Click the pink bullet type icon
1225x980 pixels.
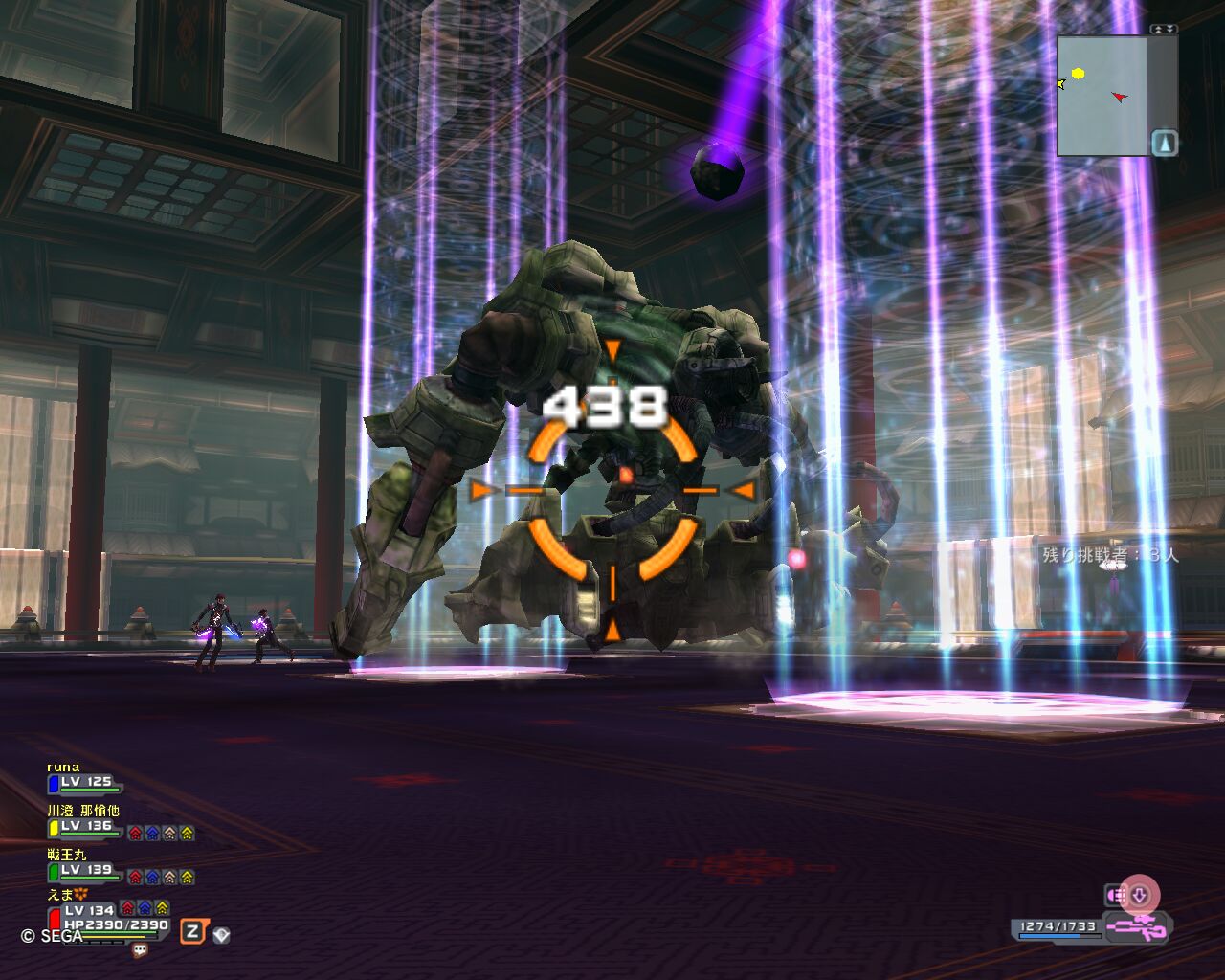pos(1116,896)
